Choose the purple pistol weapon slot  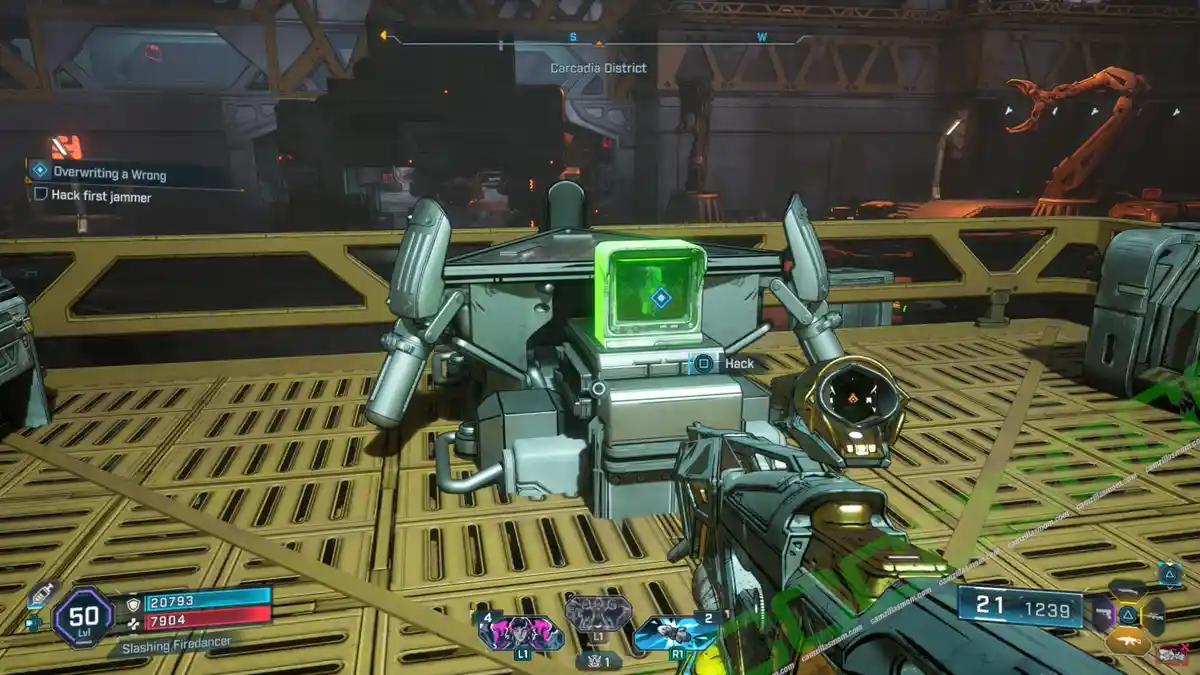(x=1103, y=615)
